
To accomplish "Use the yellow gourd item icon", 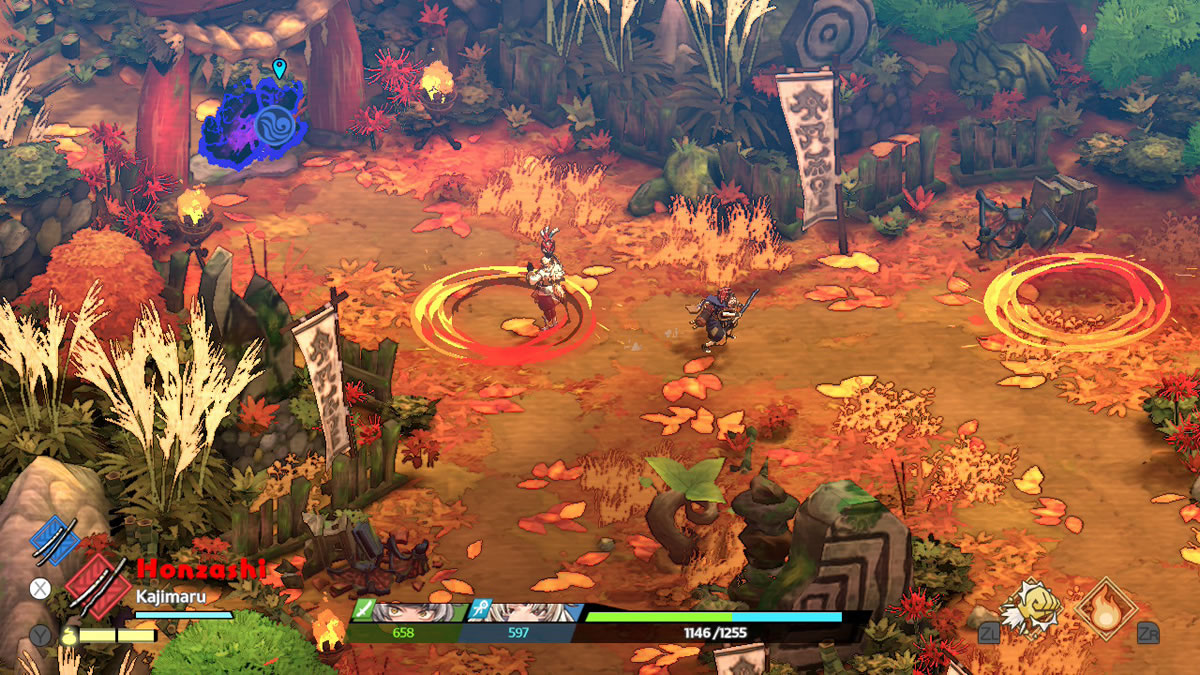I will click(68, 635).
